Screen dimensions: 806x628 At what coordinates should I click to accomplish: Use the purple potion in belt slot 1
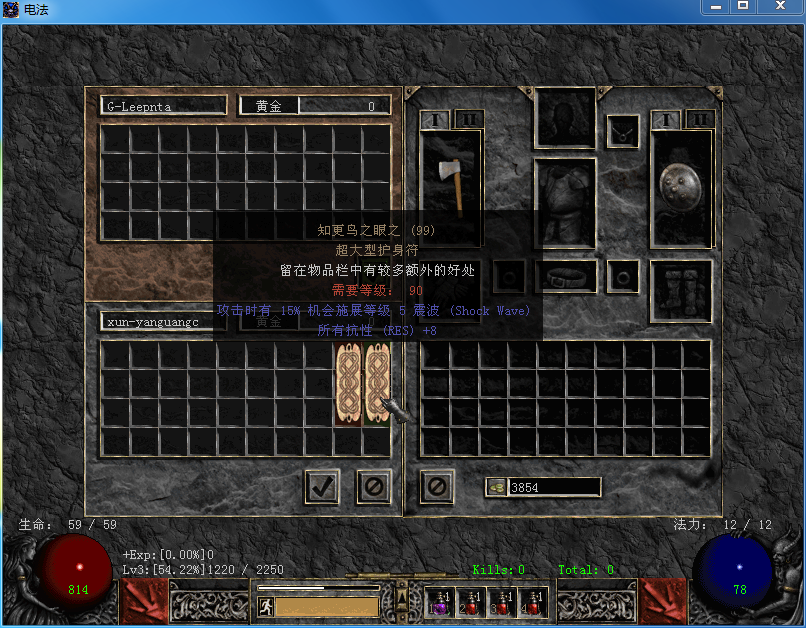click(441, 601)
